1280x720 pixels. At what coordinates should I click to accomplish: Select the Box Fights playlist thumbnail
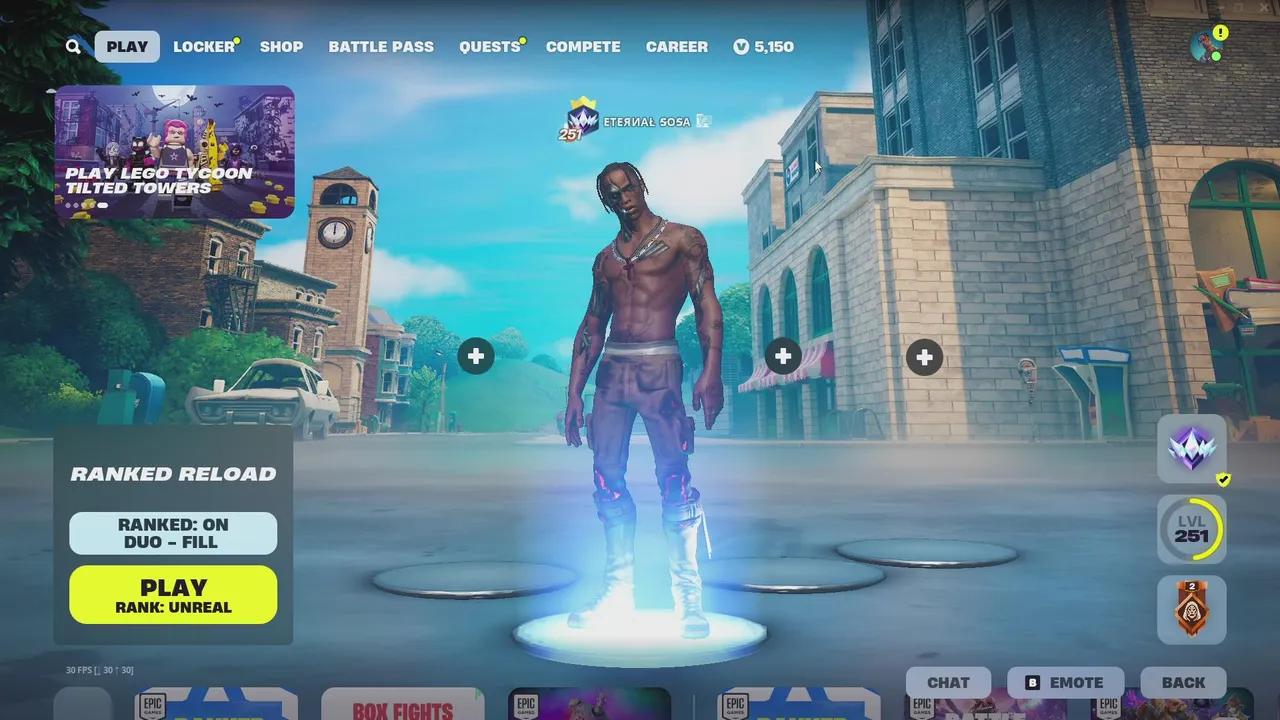(403, 706)
